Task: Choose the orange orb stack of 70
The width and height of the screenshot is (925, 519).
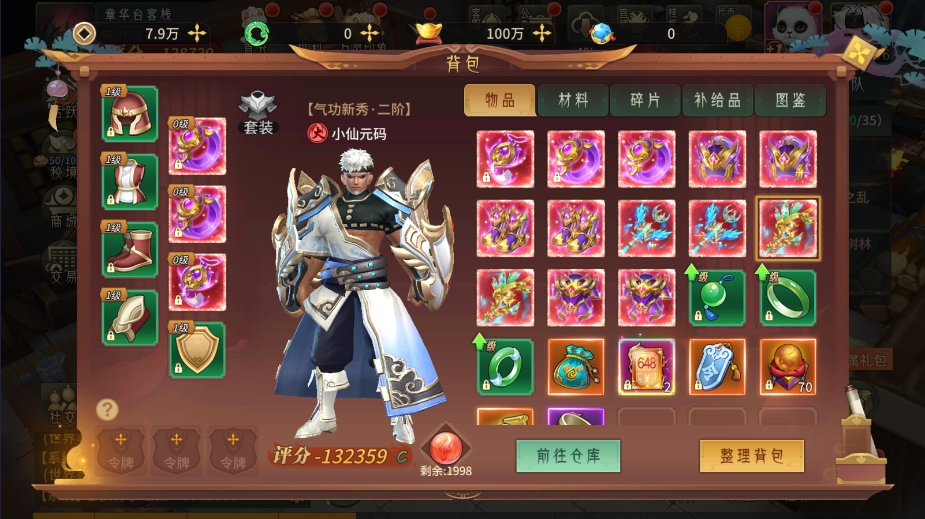Action: click(788, 367)
